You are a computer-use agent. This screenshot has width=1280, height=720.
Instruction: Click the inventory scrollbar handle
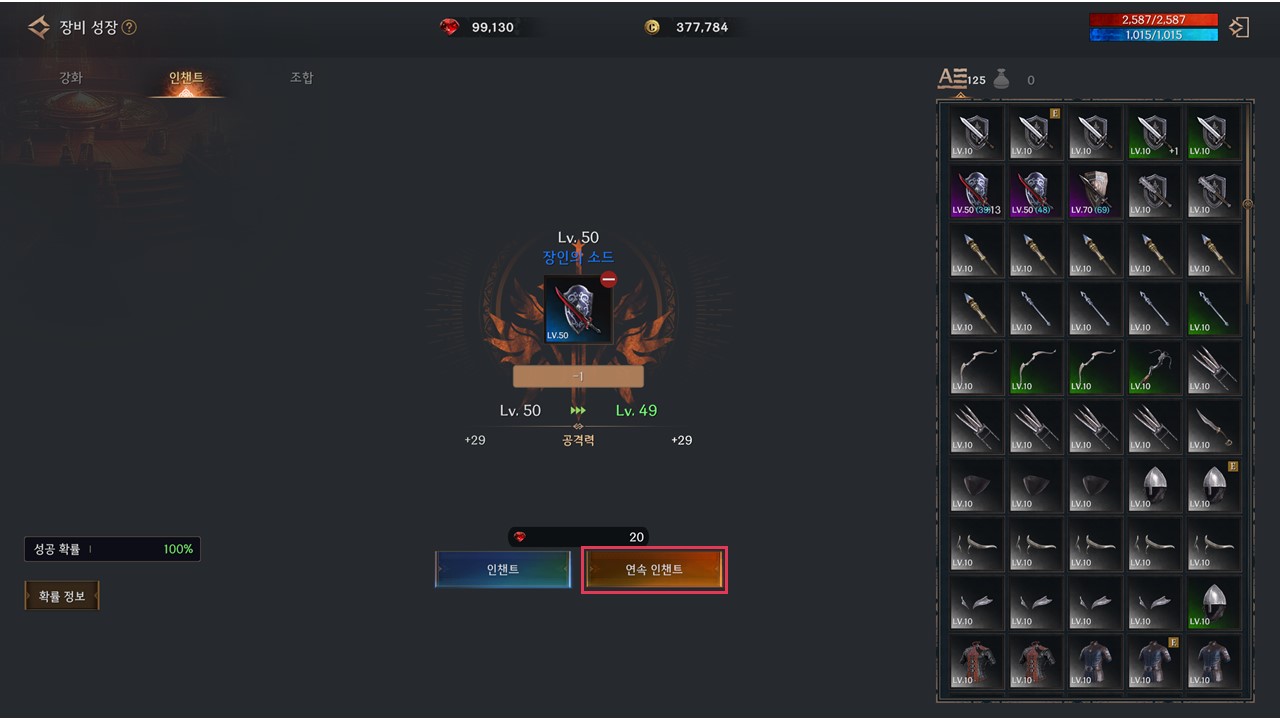(x=1247, y=204)
